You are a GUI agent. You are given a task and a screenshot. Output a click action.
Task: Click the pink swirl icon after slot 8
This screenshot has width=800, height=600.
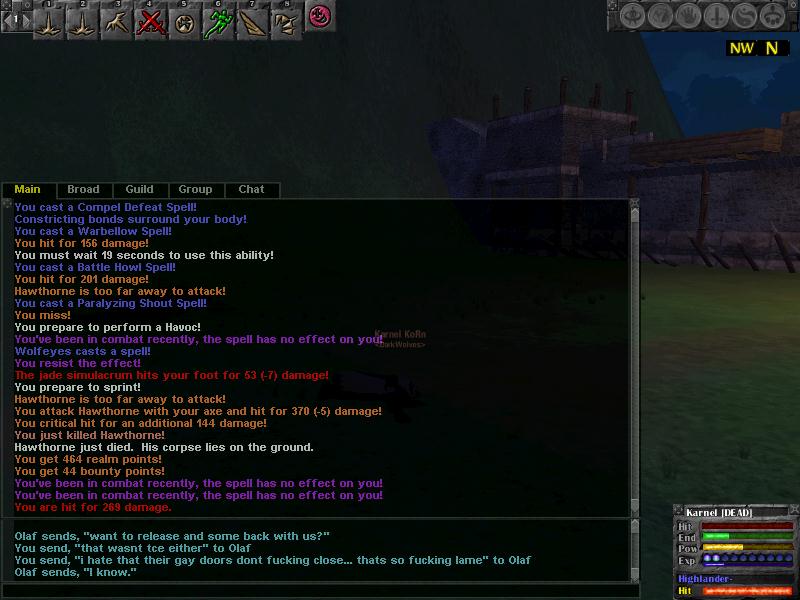coord(319,17)
